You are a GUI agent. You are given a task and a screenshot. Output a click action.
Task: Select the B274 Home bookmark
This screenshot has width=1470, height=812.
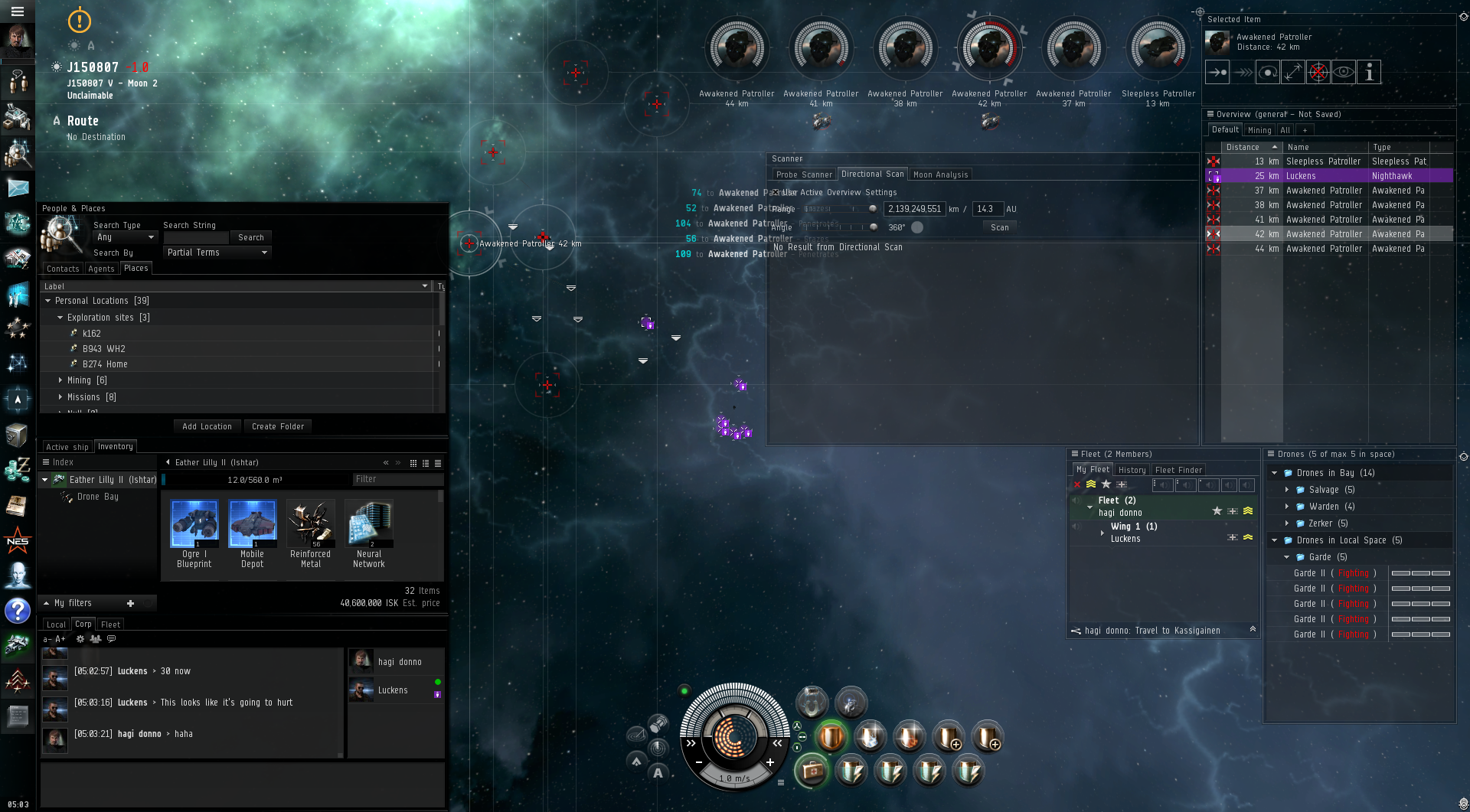coord(105,364)
